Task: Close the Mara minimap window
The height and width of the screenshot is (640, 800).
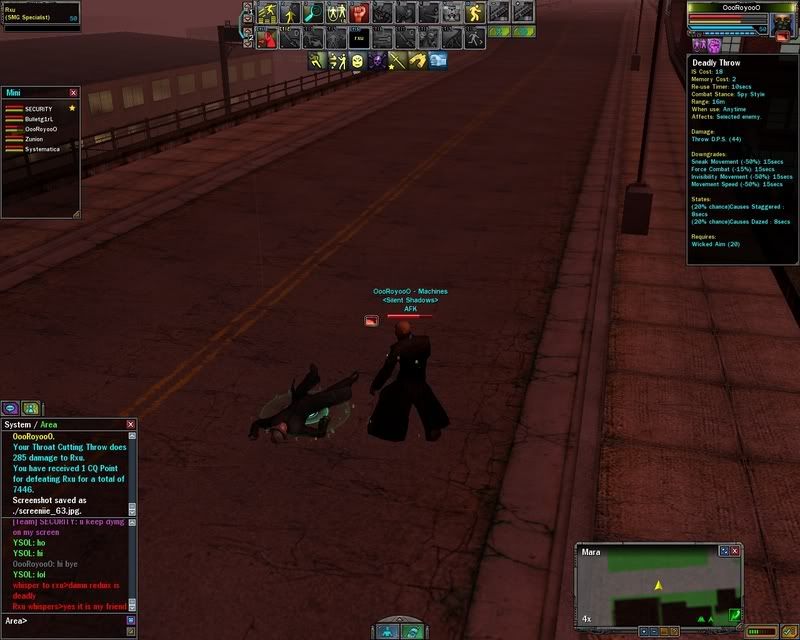Action: 736,550
